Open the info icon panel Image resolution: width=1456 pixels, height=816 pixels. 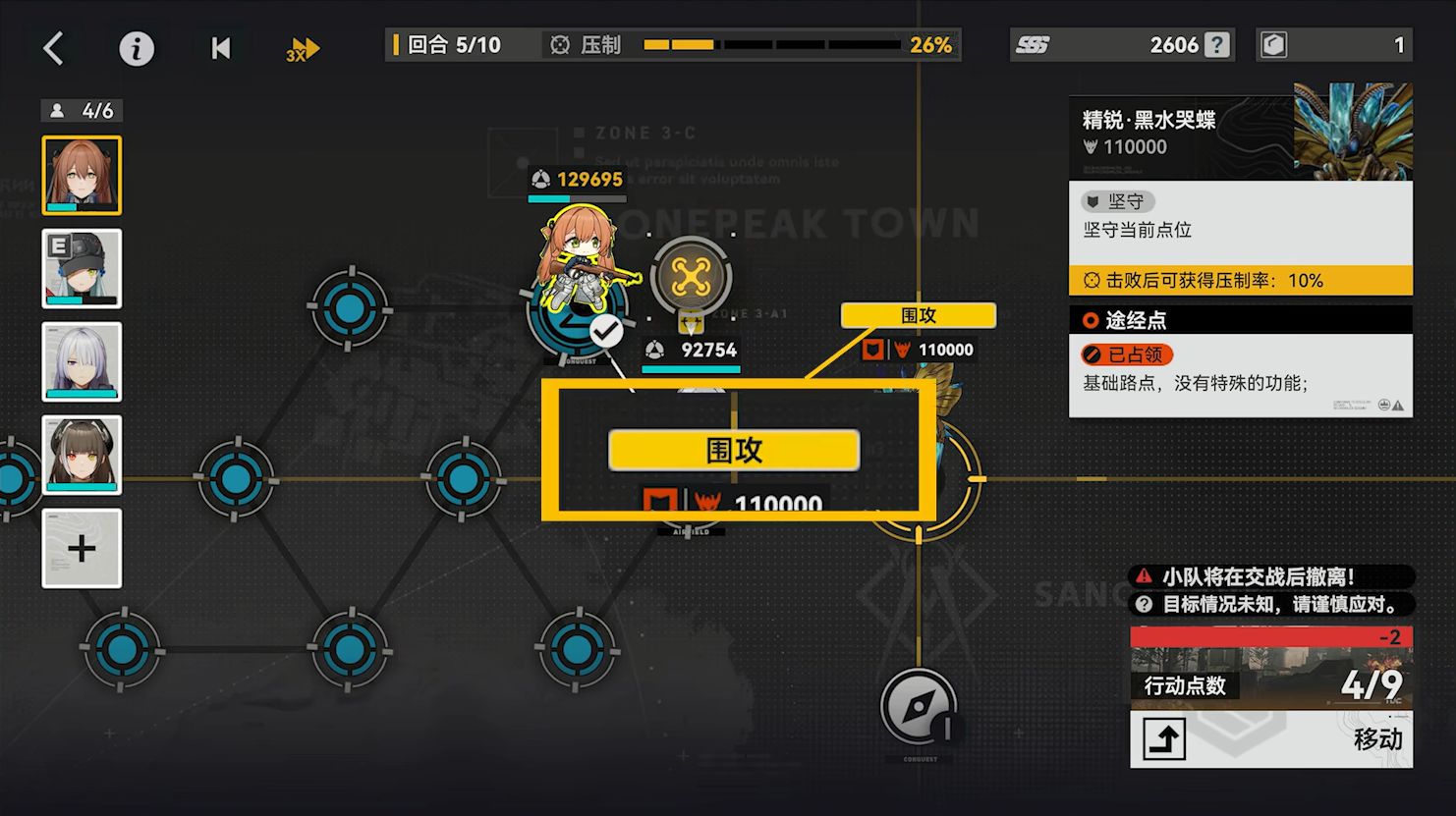pyautogui.click(x=137, y=48)
